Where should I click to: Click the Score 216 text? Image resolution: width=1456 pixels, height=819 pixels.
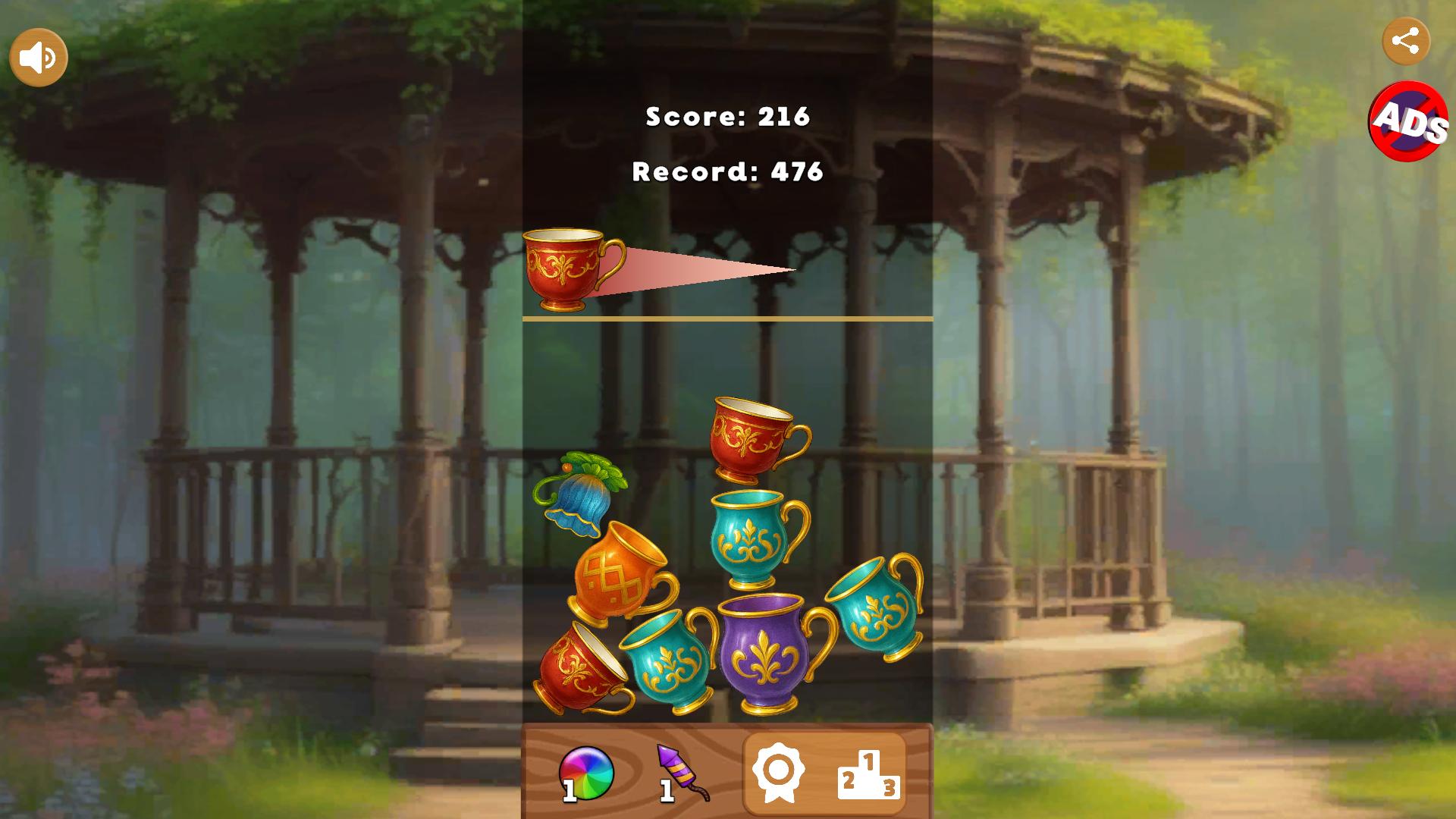click(727, 118)
